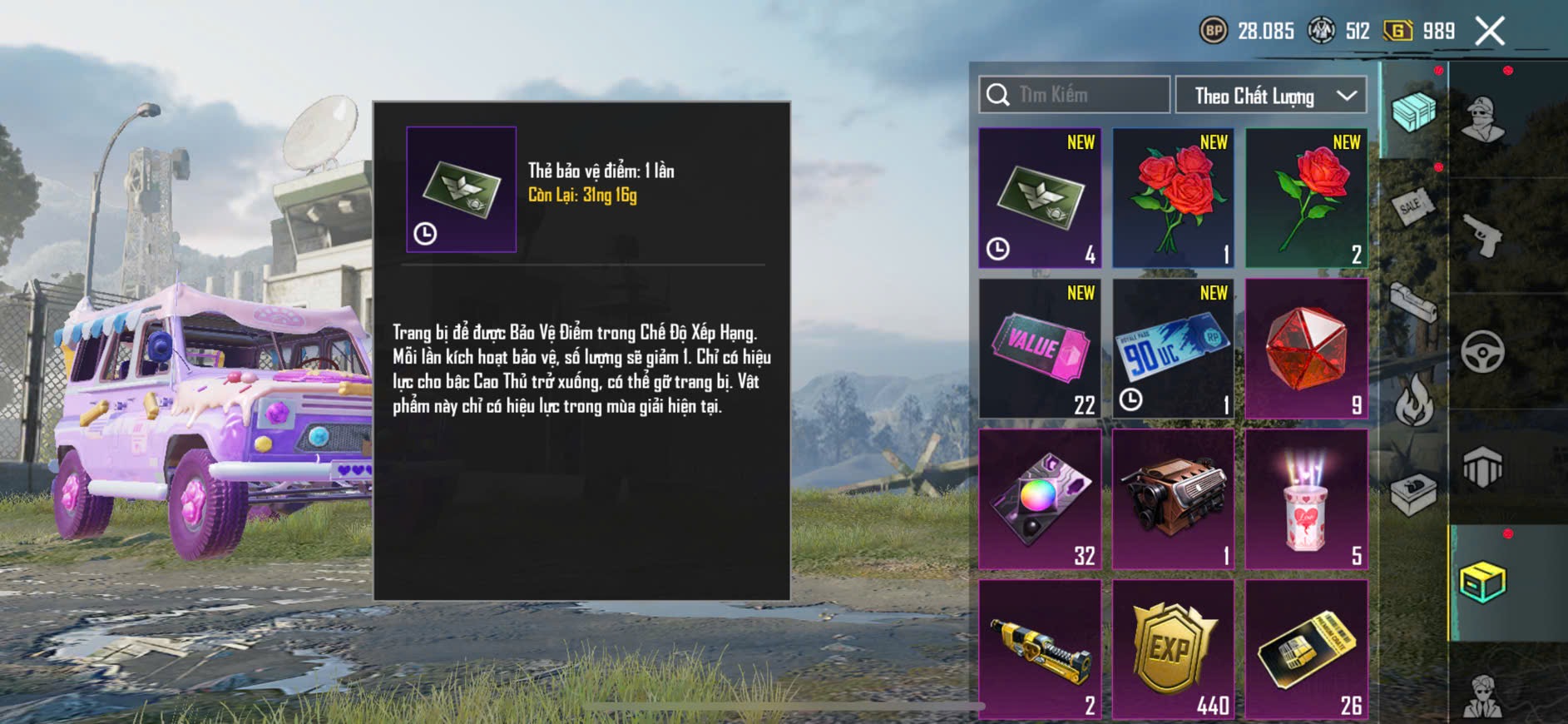
Task: Select the yellow gun part item
Action: click(x=1040, y=650)
